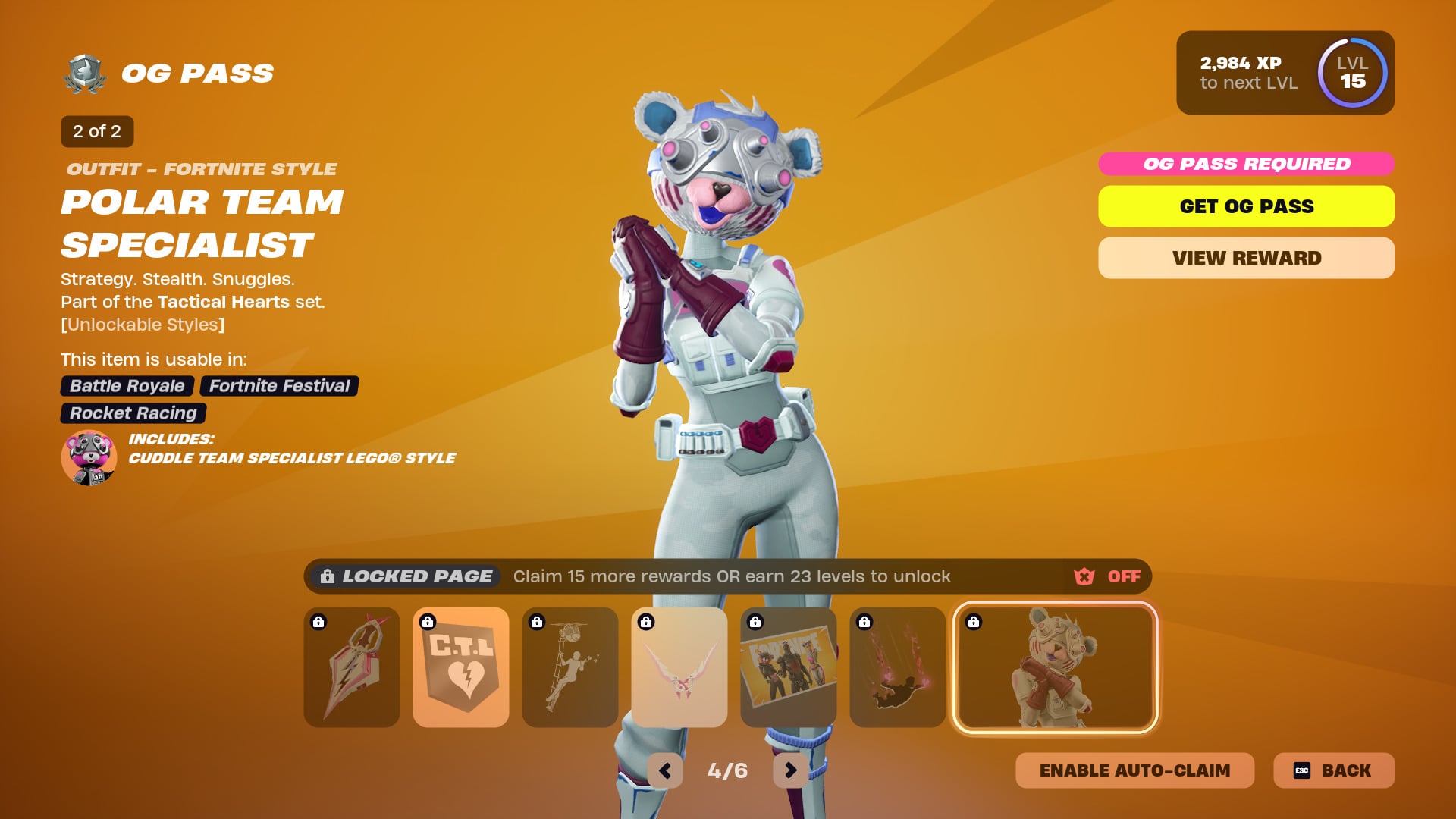Advance to the next rewards page arrow

click(x=790, y=770)
